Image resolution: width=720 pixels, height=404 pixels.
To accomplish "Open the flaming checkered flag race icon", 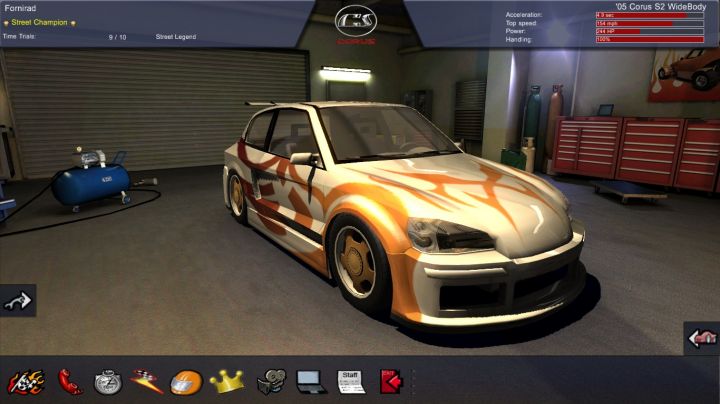I will point(26,381).
